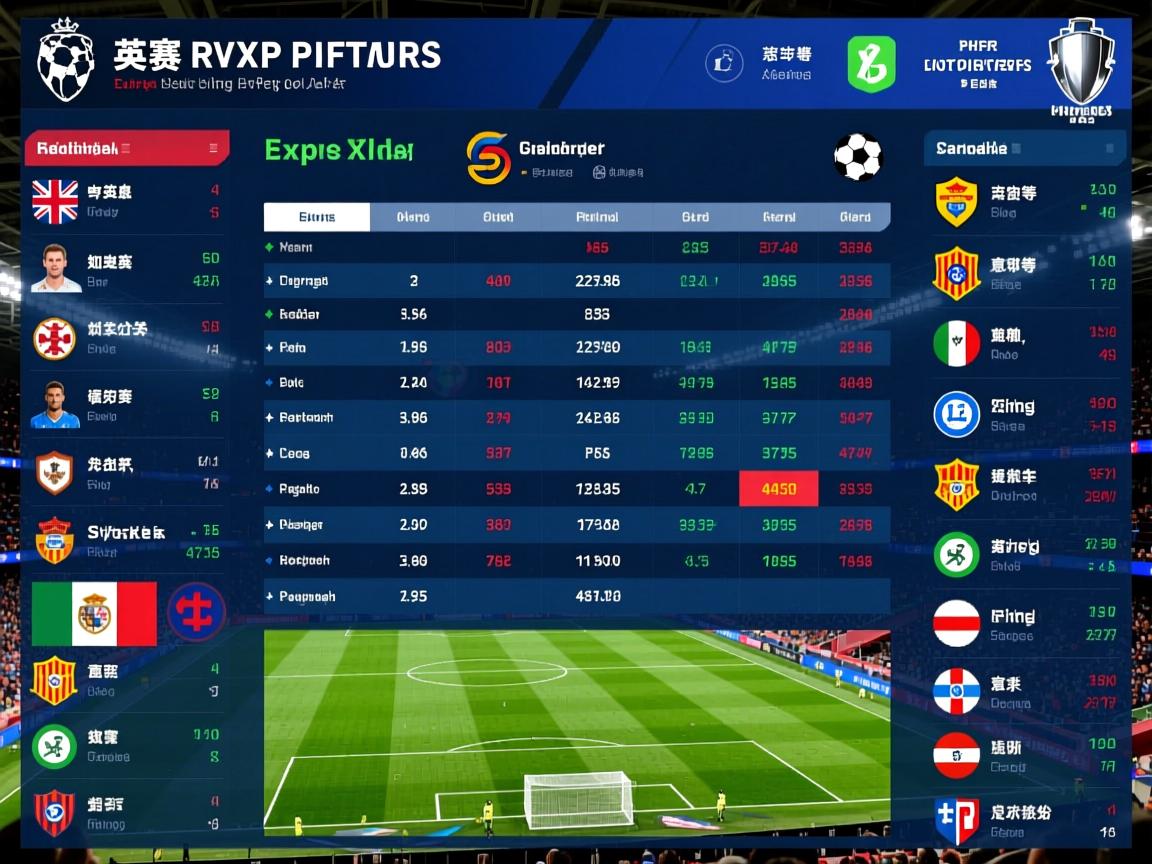Open the green B icon in header
The height and width of the screenshot is (864, 1152).
pos(871,65)
